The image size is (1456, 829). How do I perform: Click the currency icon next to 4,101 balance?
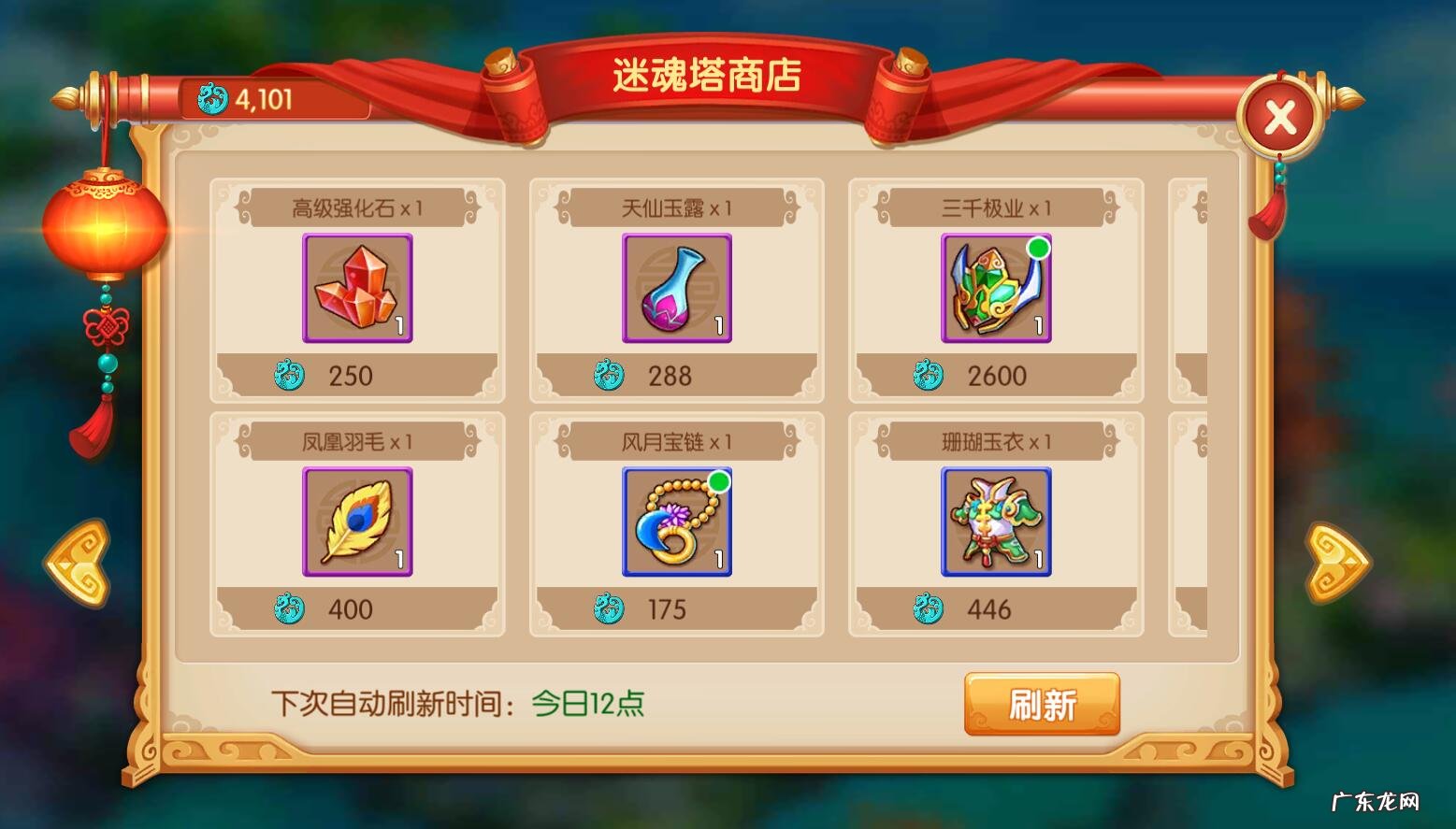pos(213,99)
